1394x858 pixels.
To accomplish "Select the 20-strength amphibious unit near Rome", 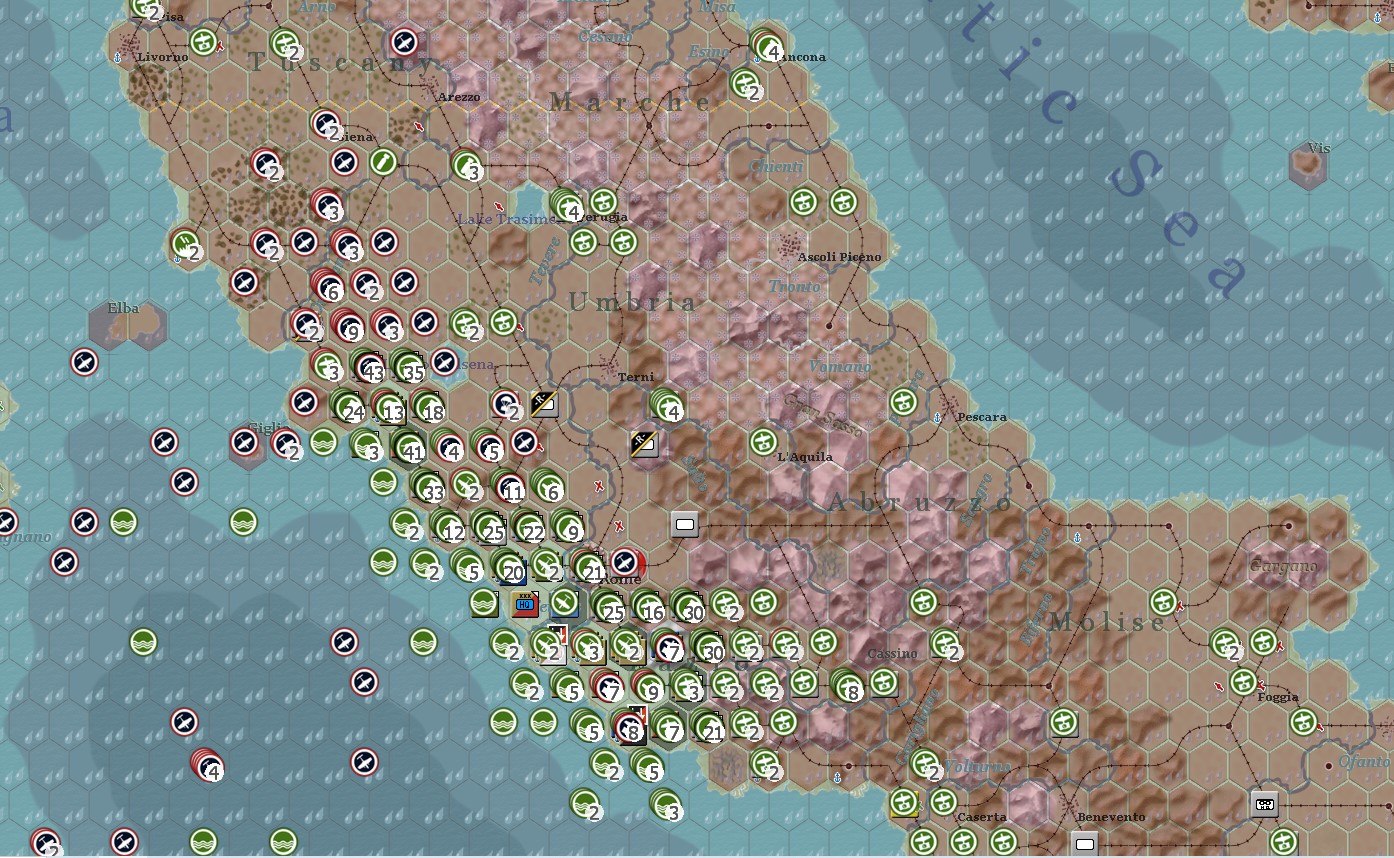I will tap(512, 572).
